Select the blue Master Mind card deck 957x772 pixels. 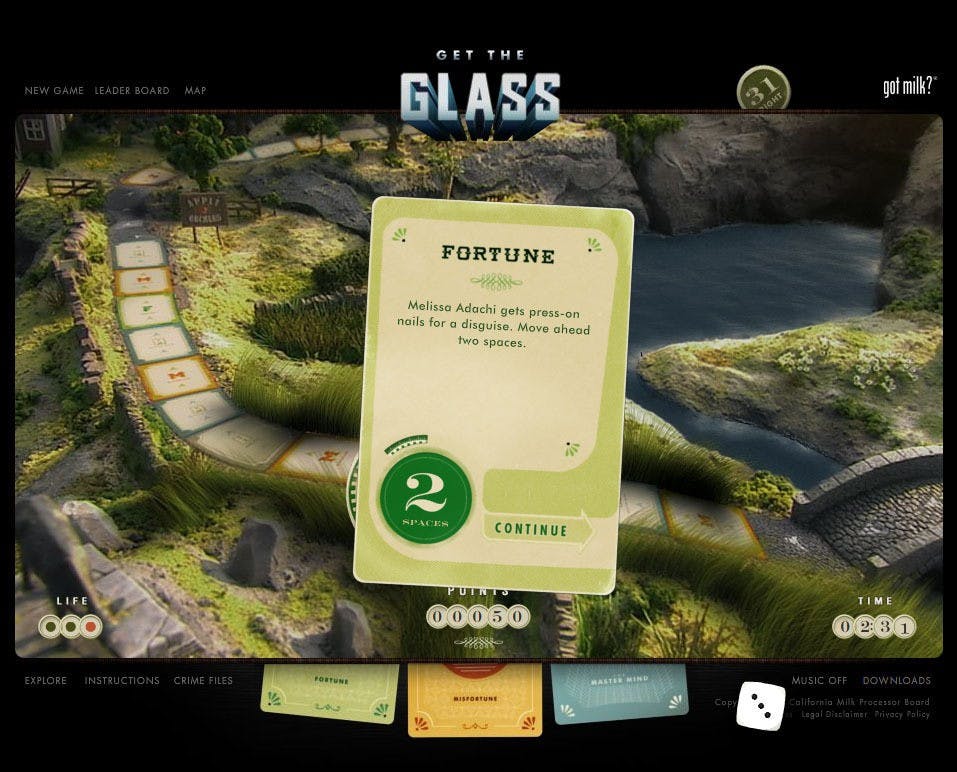point(620,692)
